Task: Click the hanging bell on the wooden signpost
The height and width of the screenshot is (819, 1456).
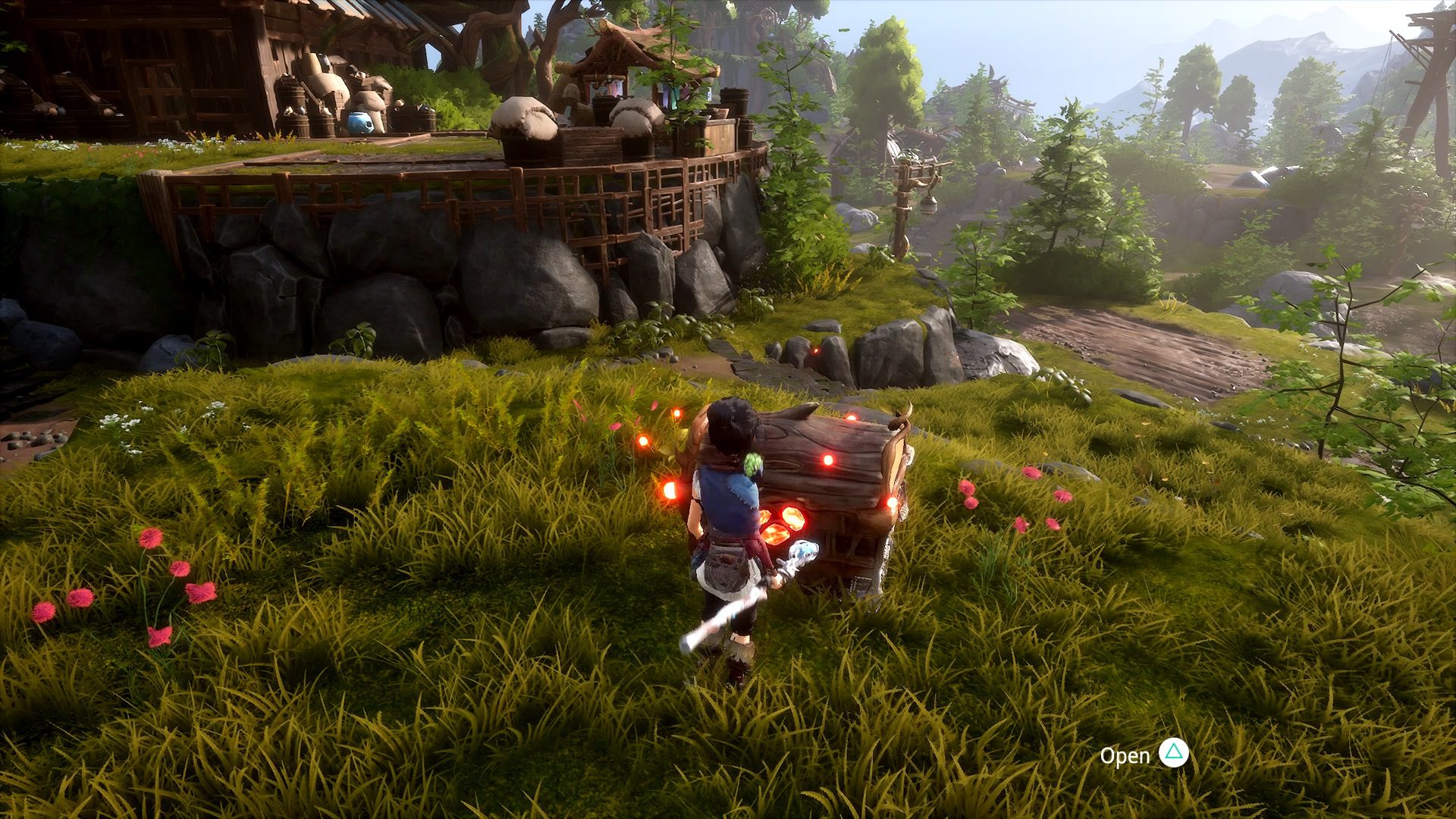Action: tap(930, 206)
